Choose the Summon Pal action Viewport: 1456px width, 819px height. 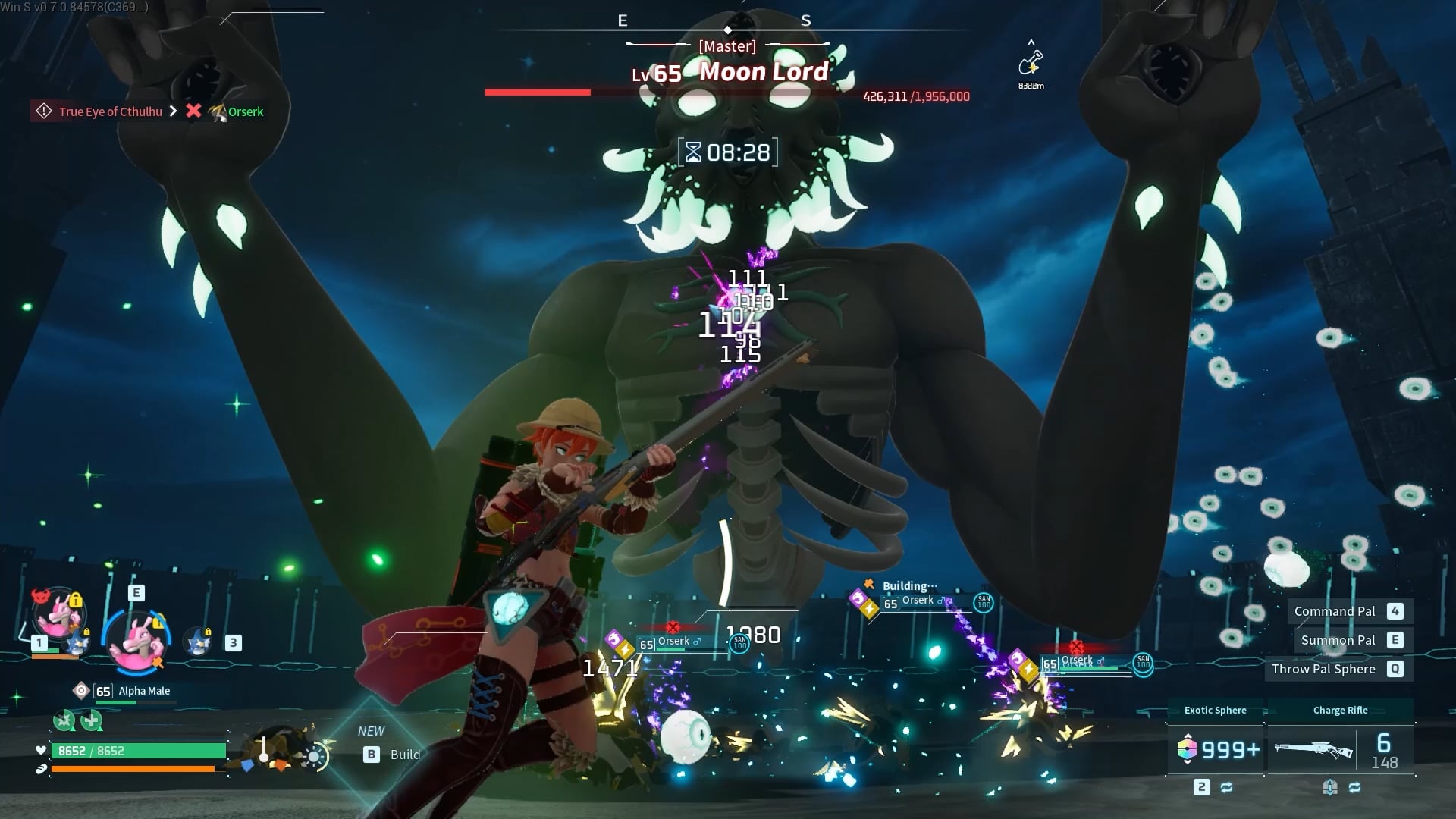click(x=1338, y=640)
